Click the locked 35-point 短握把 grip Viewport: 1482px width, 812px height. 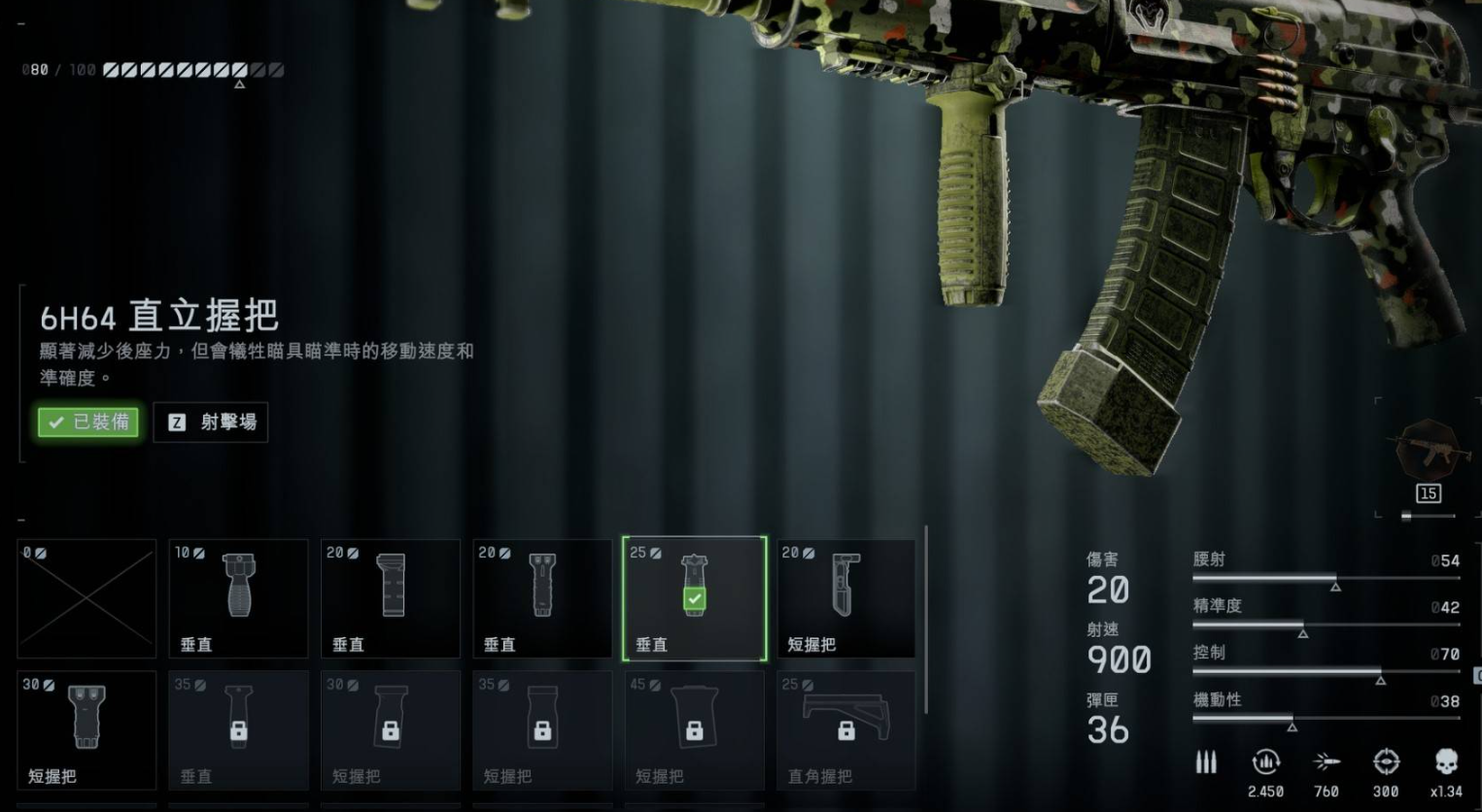(542, 729)
